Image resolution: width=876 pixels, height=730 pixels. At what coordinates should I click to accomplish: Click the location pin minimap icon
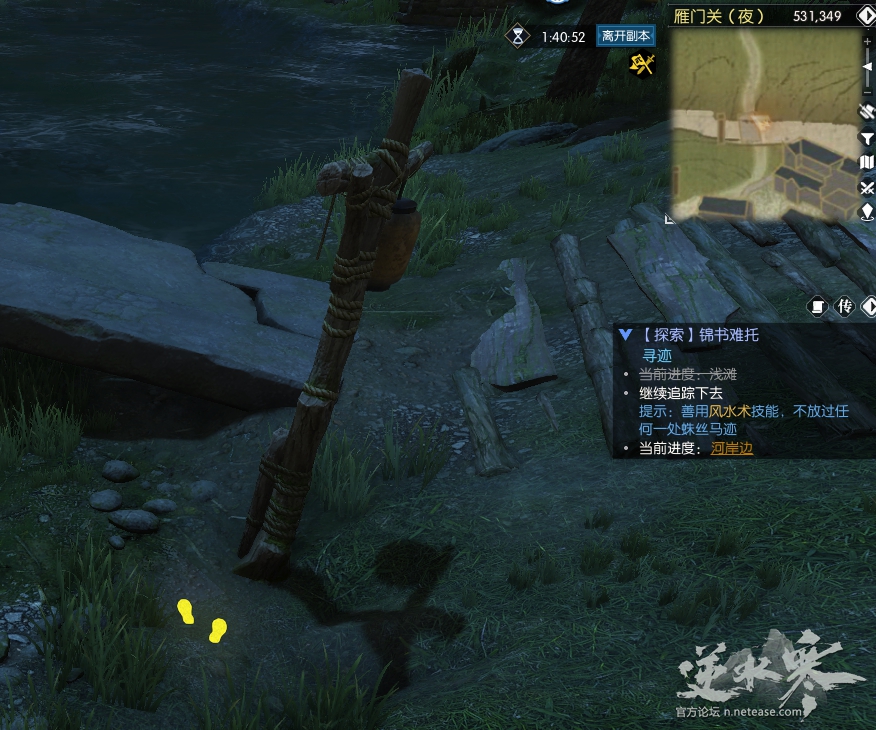pyautogui.click(x=867, y=211)
